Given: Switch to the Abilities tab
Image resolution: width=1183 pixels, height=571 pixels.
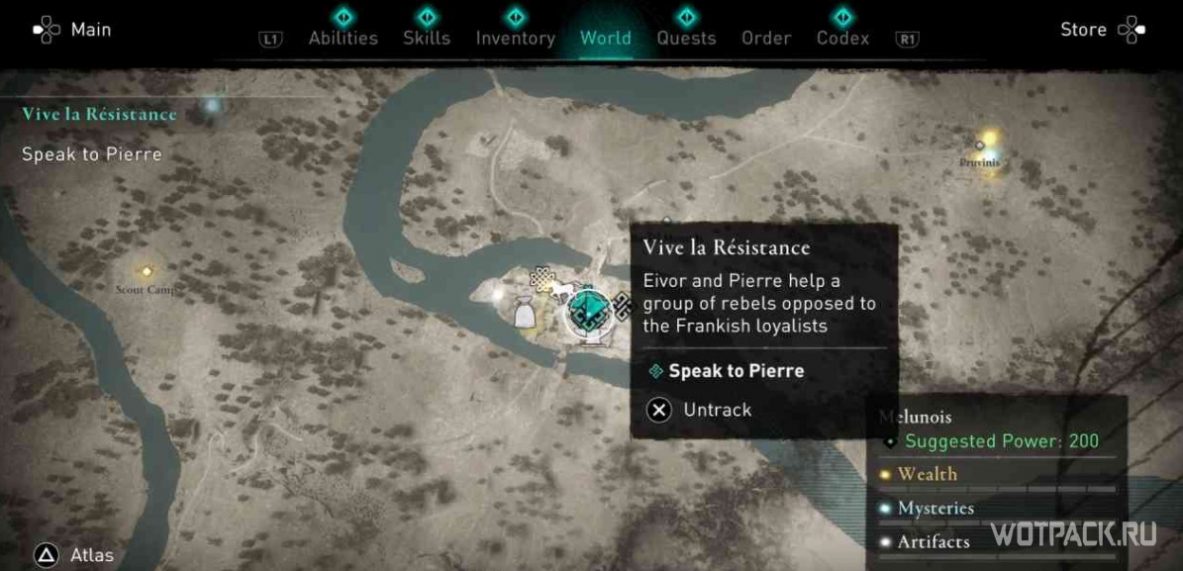Looking at the screenshot, I should (343, 38).
